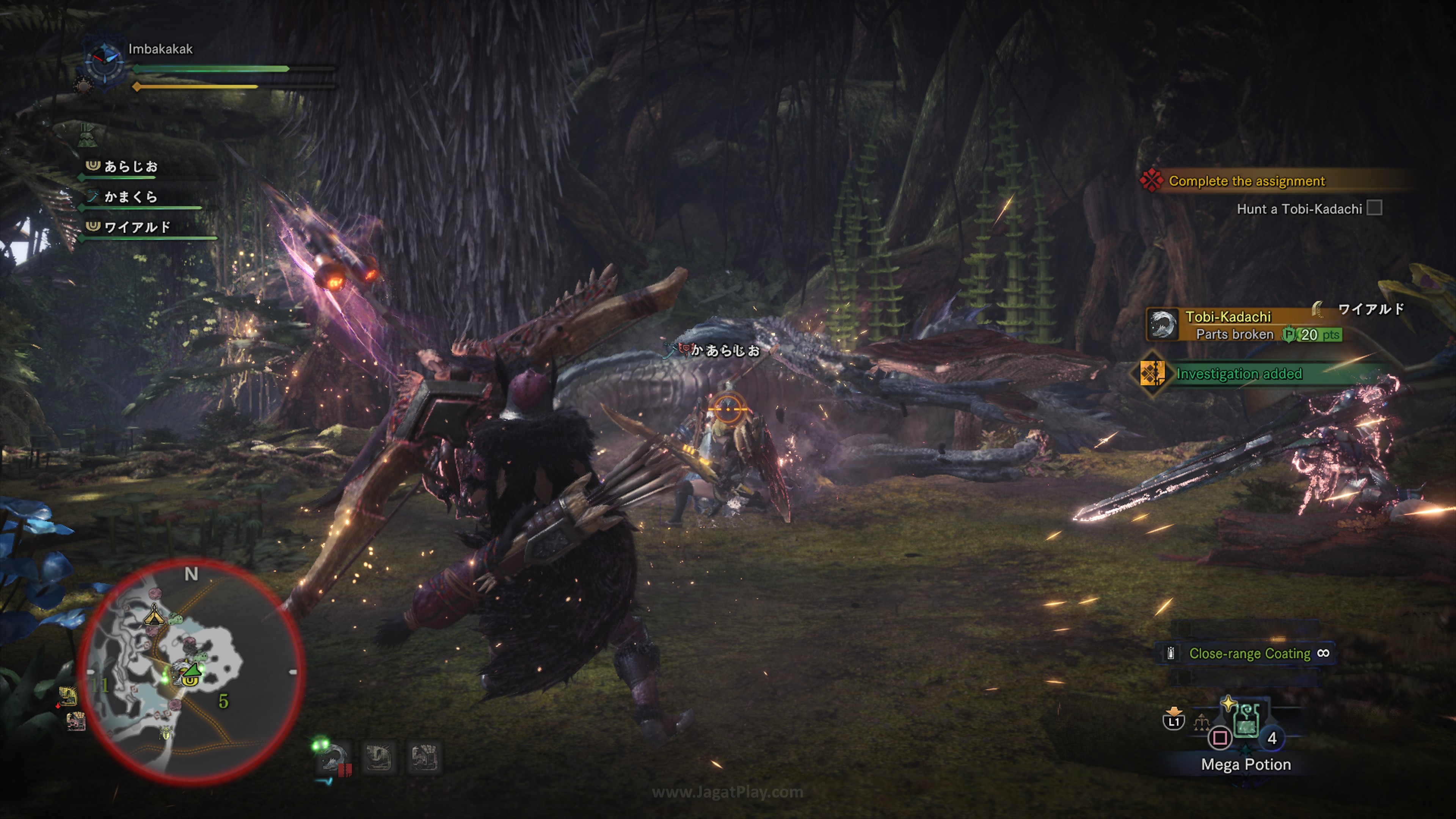Select the beetle marker on the minimap
1456x819 pixels.
166,733
